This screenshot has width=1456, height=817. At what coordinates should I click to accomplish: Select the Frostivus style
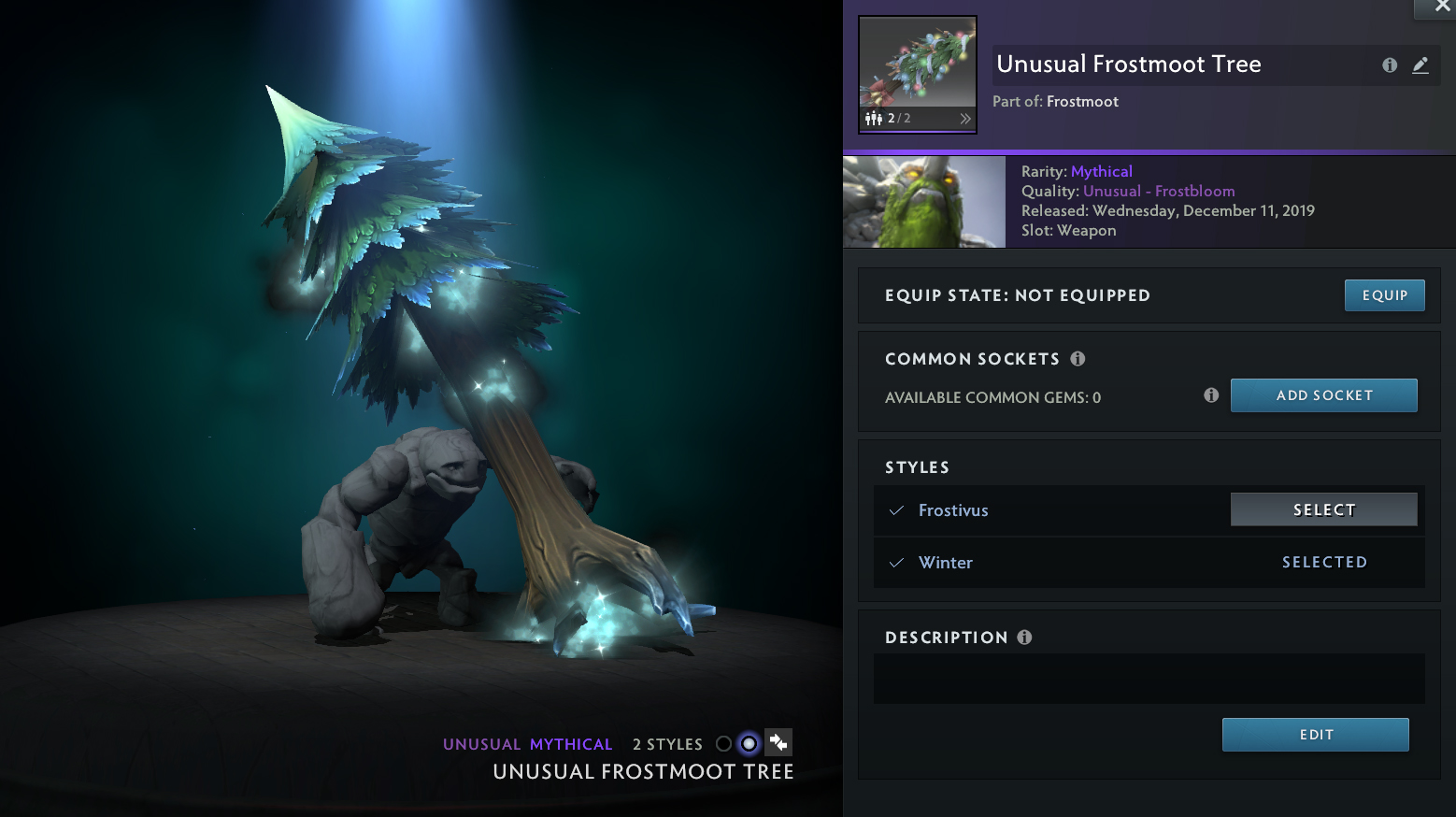point(1323,509)
